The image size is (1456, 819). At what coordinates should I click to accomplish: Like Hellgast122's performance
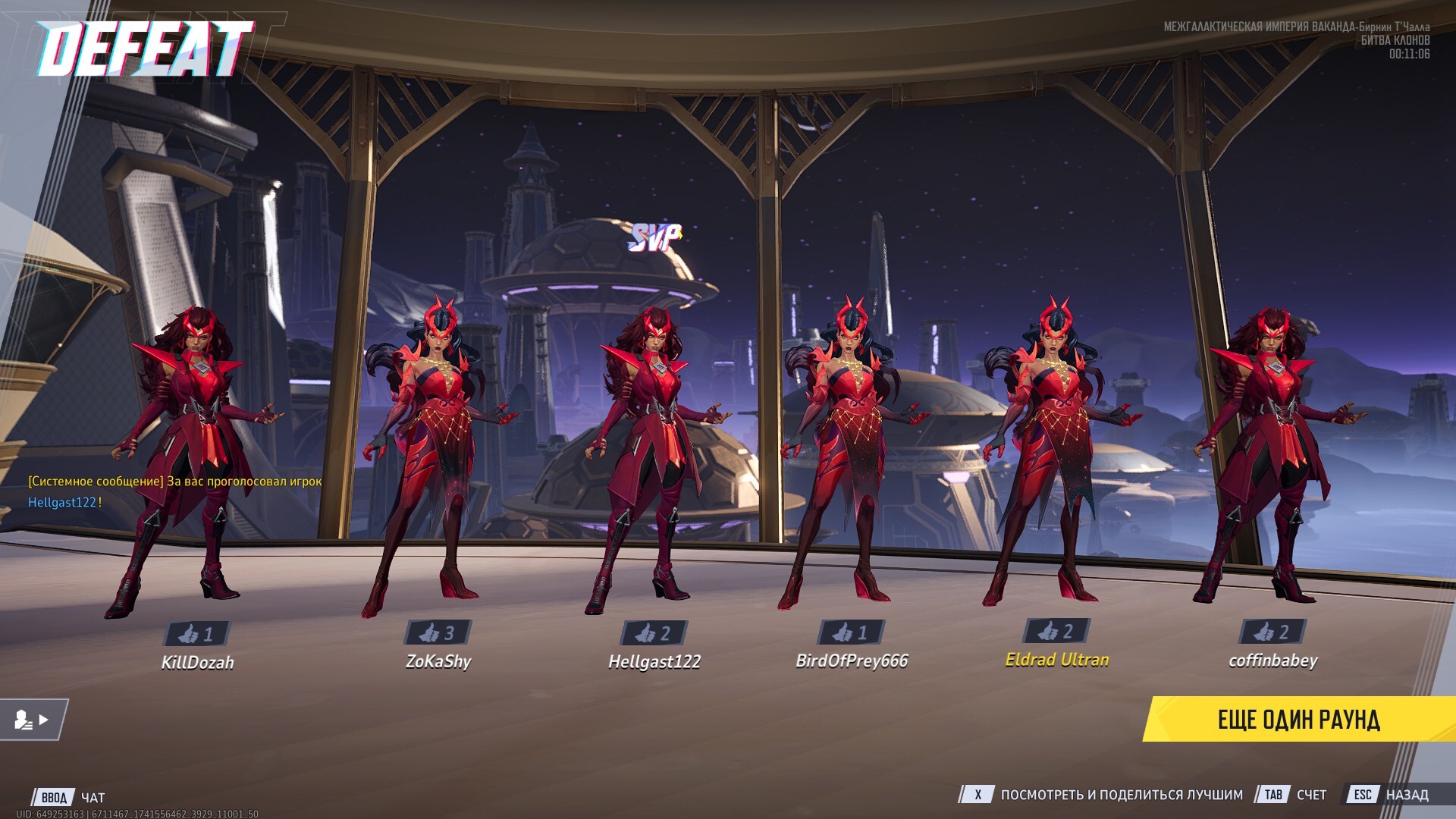point(654,632)
